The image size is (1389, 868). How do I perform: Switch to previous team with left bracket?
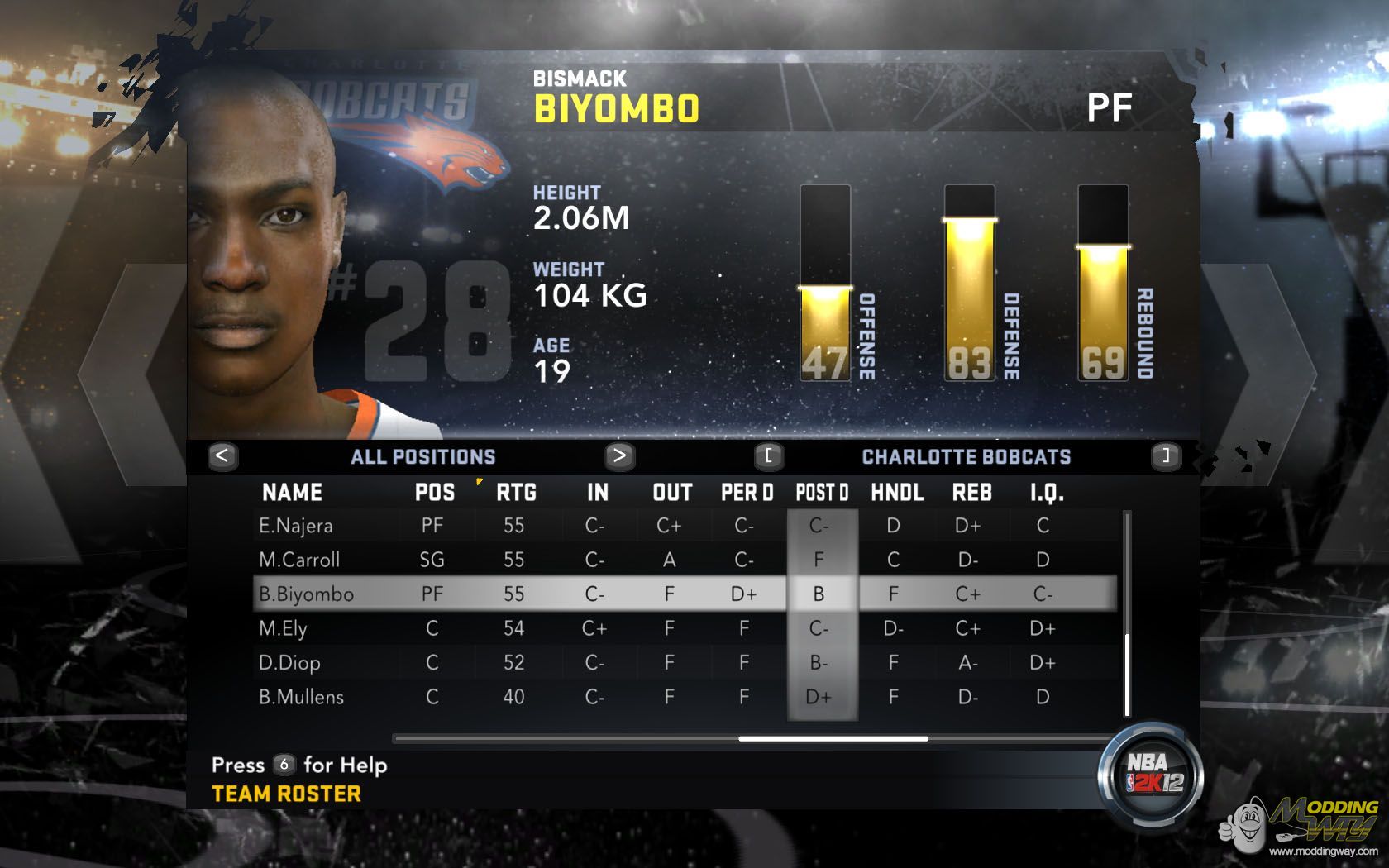(768, 455)
